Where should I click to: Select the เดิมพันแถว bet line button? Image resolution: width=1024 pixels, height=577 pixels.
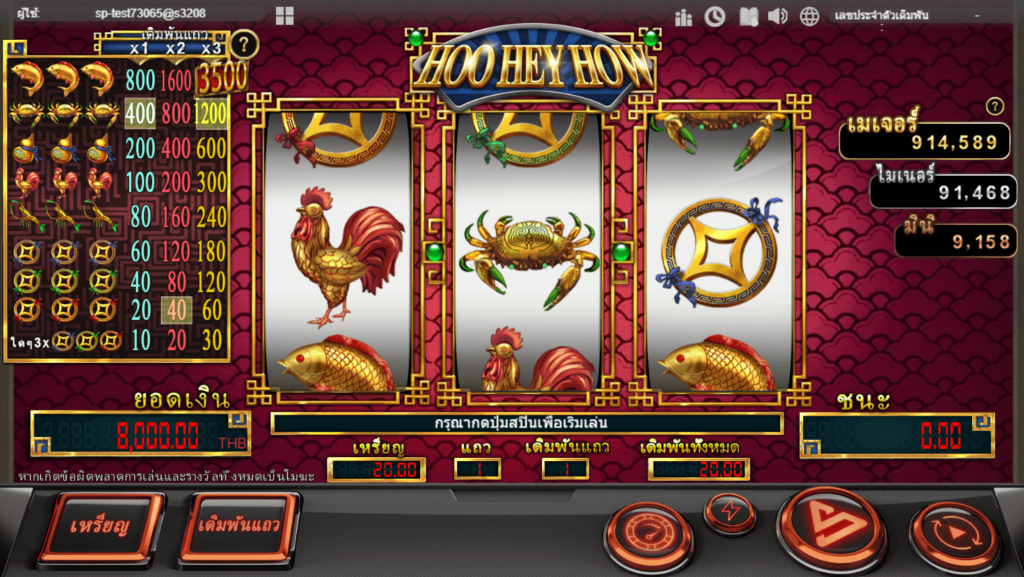click(x=238, y=526)
